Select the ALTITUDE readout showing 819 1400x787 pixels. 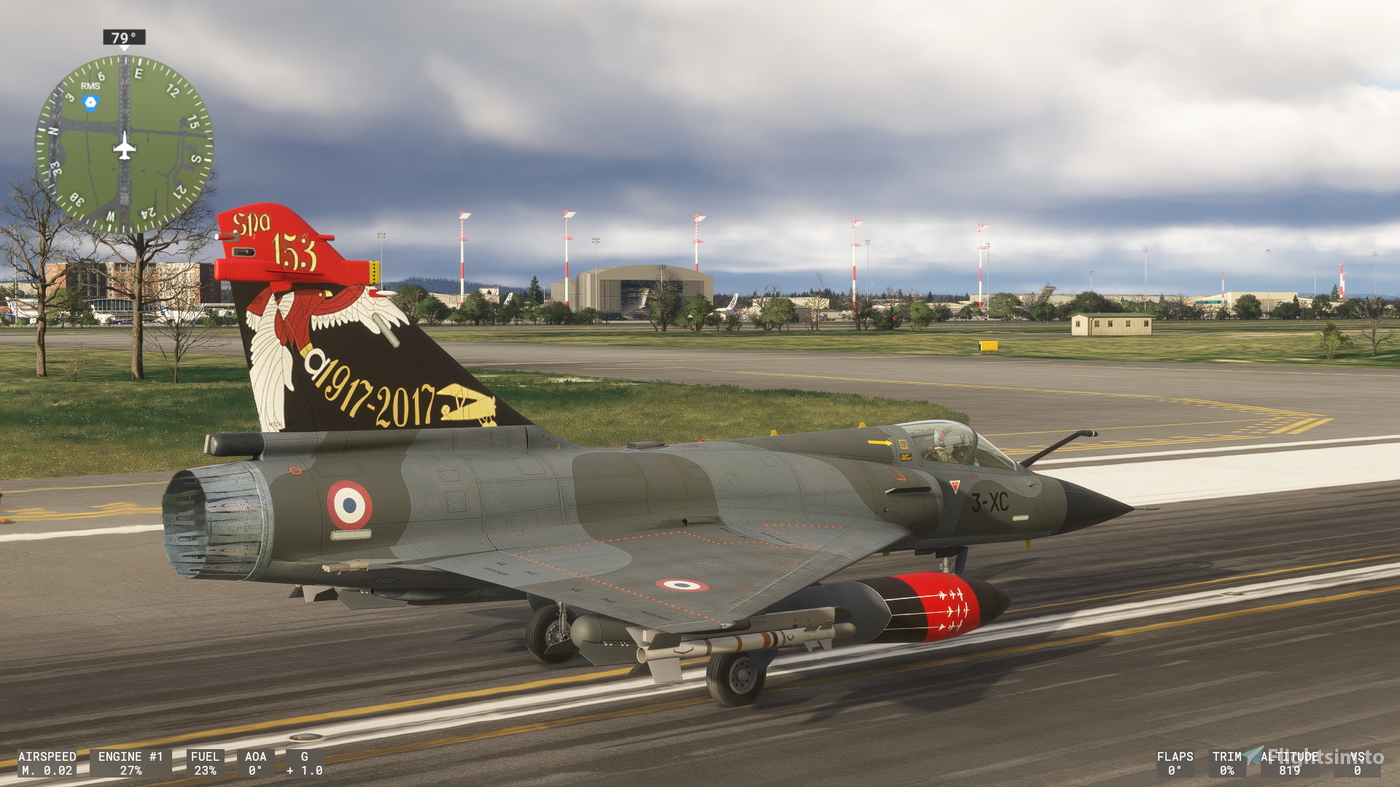[1289, 763]
